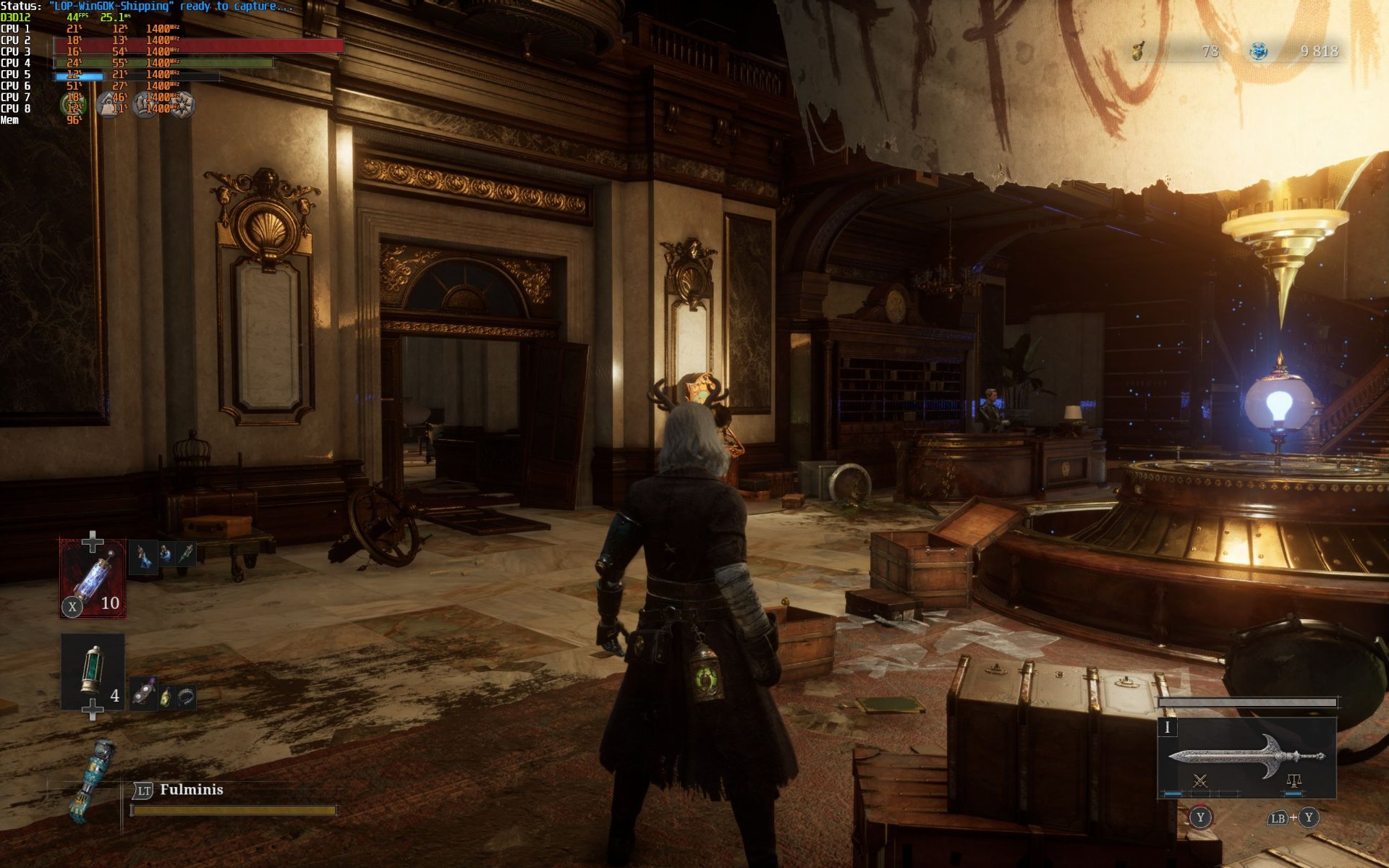1389x868 pixels.
Task: Select the green lantern Pulse Cell slot
Action: pyautogui.click(x=93, y=671)
